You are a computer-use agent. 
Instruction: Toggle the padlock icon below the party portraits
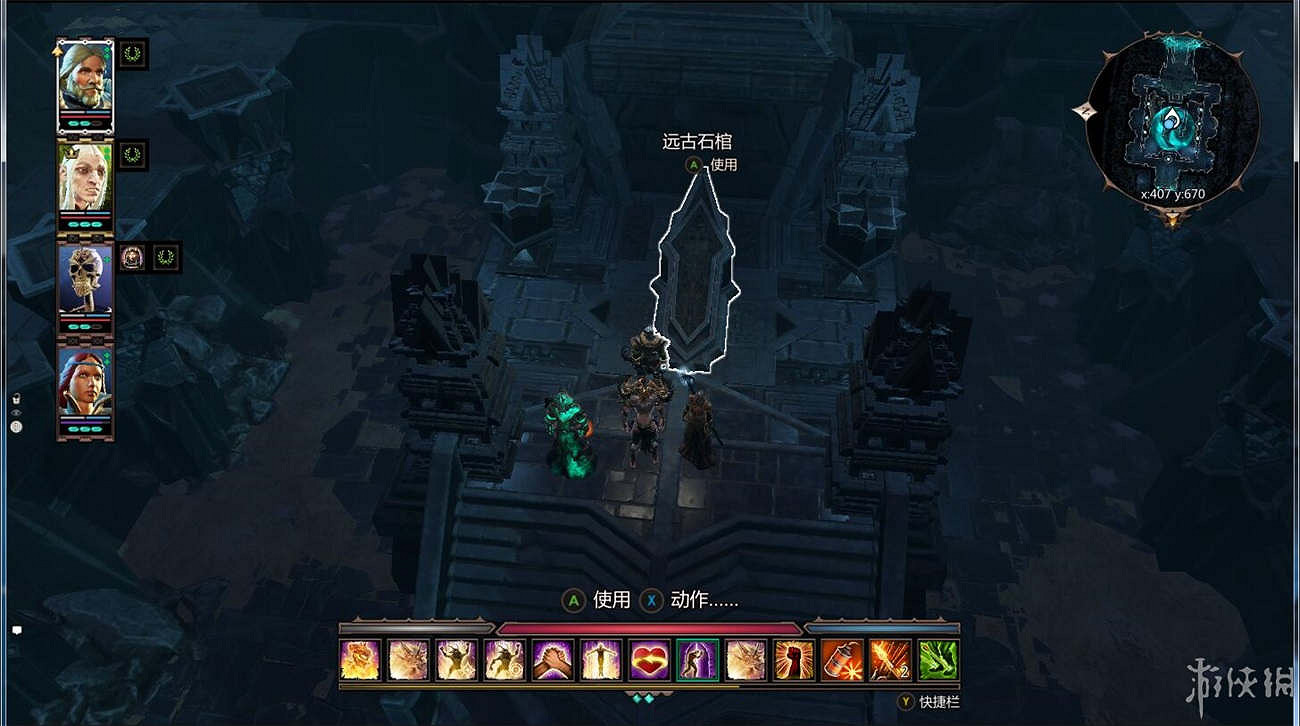pyautogui.click(x=16, y=398)
